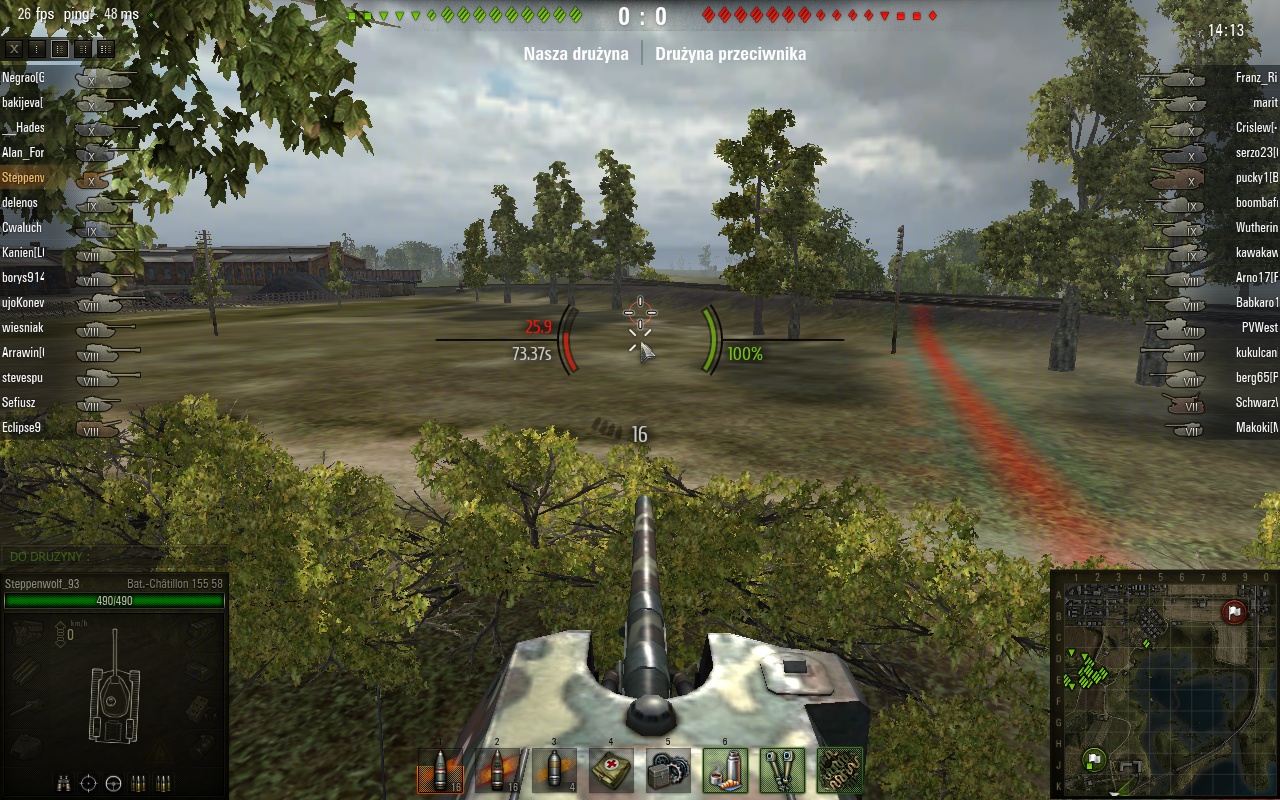This screenshot has height=800, width=1280.
Task: Click the enemy flag marker on the minimap
Action: tap(1234, 612)
